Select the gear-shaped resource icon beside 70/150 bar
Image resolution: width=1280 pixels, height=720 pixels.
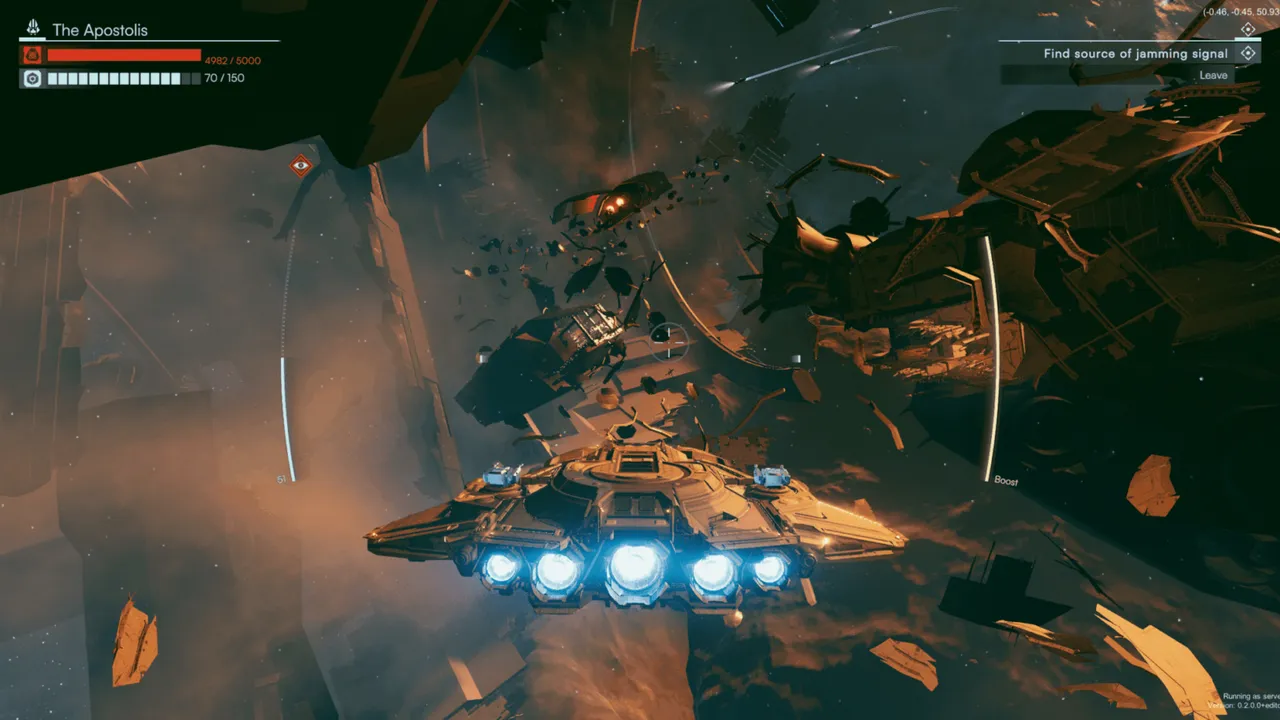(x=30, y=78)
